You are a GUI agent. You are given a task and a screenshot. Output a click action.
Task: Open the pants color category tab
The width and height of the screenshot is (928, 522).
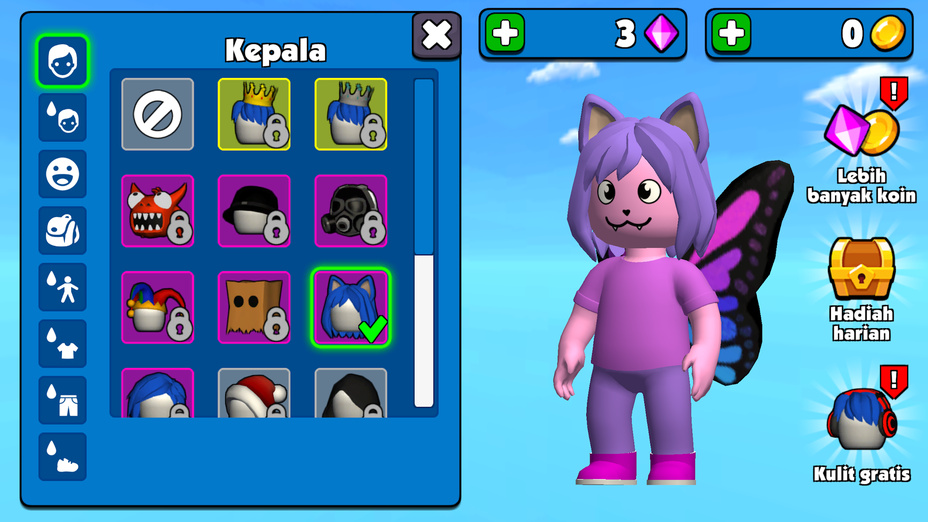point(63,400)
